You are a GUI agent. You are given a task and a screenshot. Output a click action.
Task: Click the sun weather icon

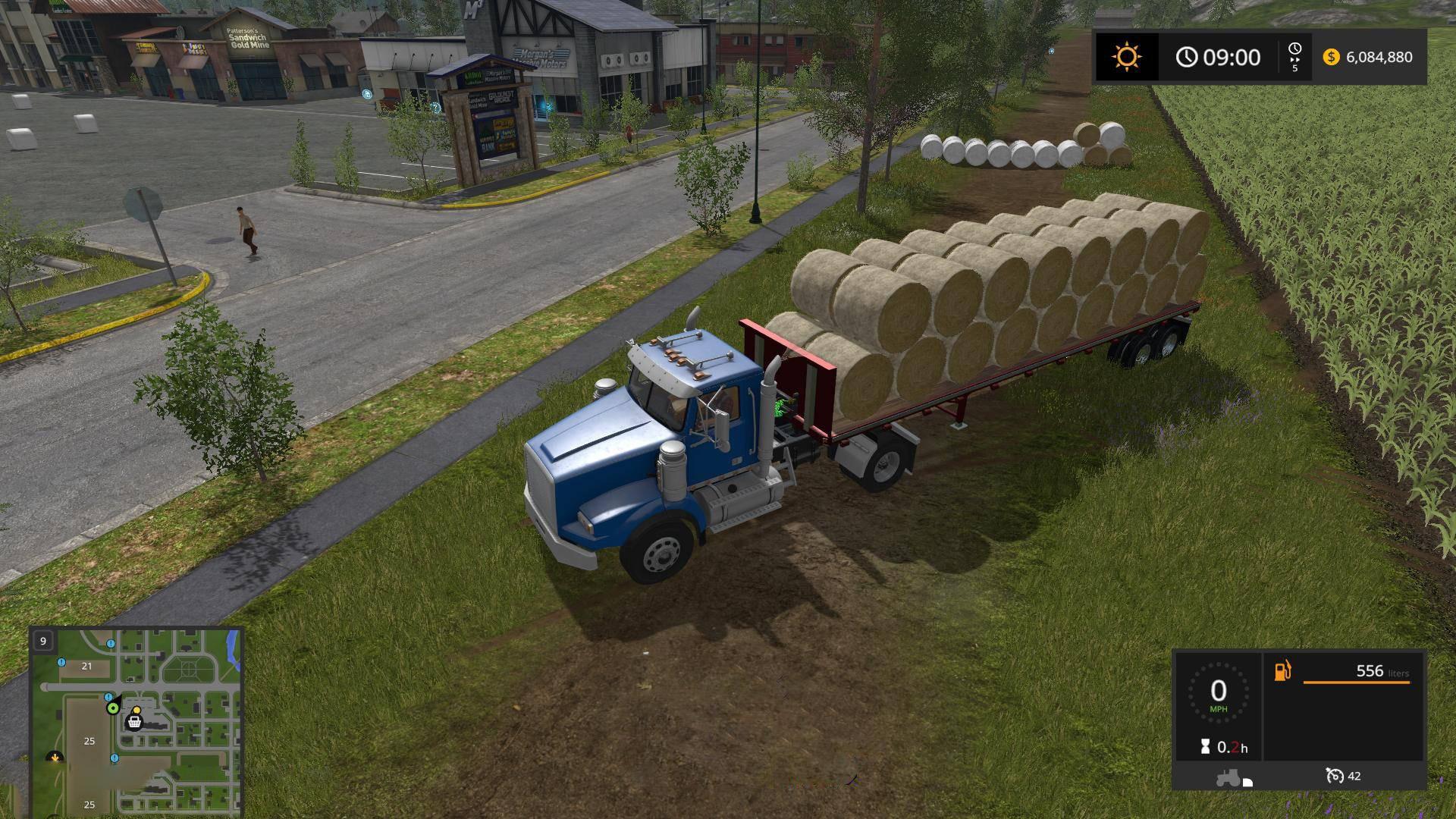[1126, 57]
